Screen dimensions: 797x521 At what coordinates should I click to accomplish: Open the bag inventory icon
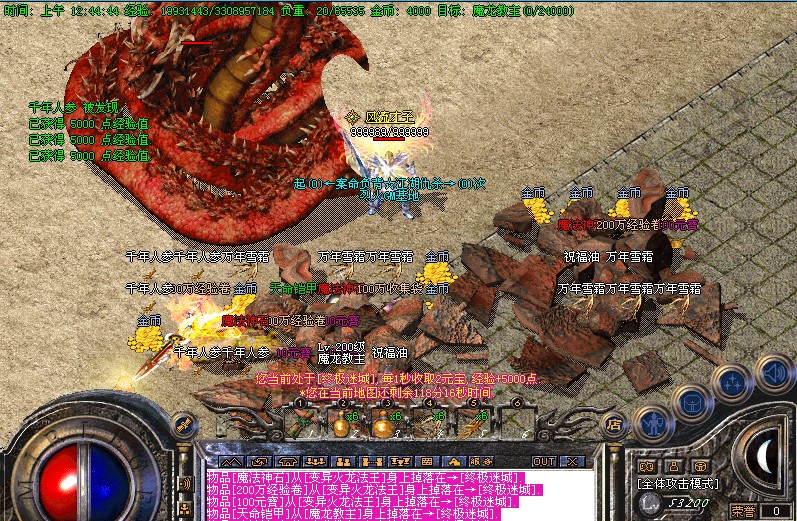693,402
